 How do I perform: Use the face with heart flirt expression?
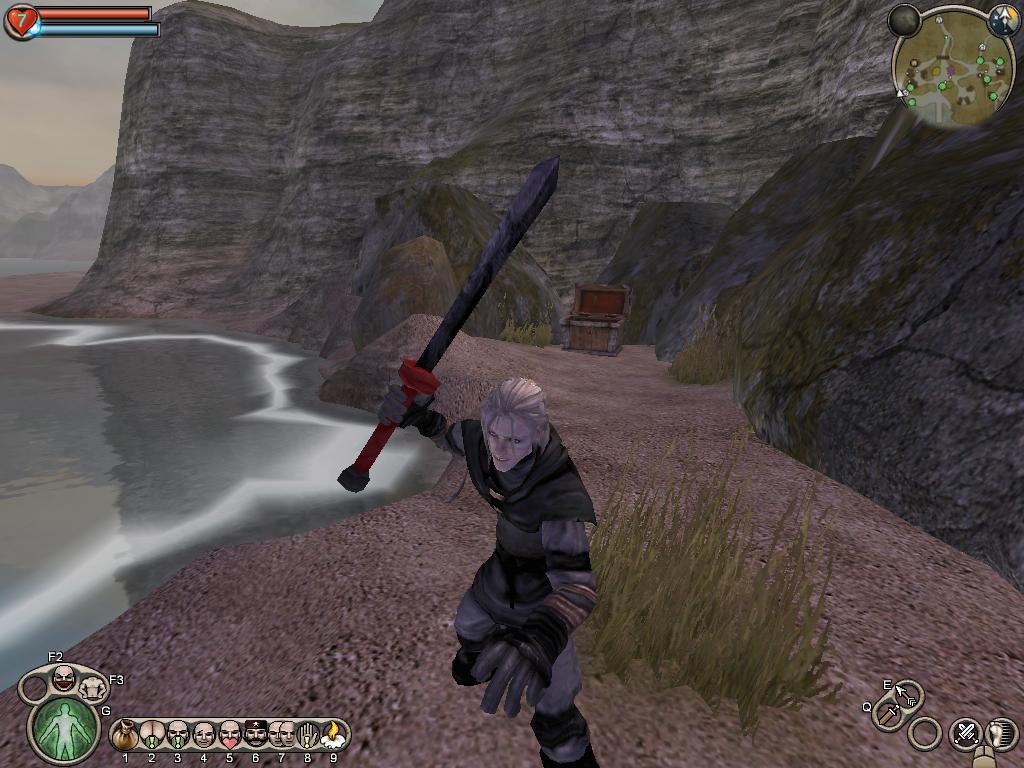coord(230,735)
